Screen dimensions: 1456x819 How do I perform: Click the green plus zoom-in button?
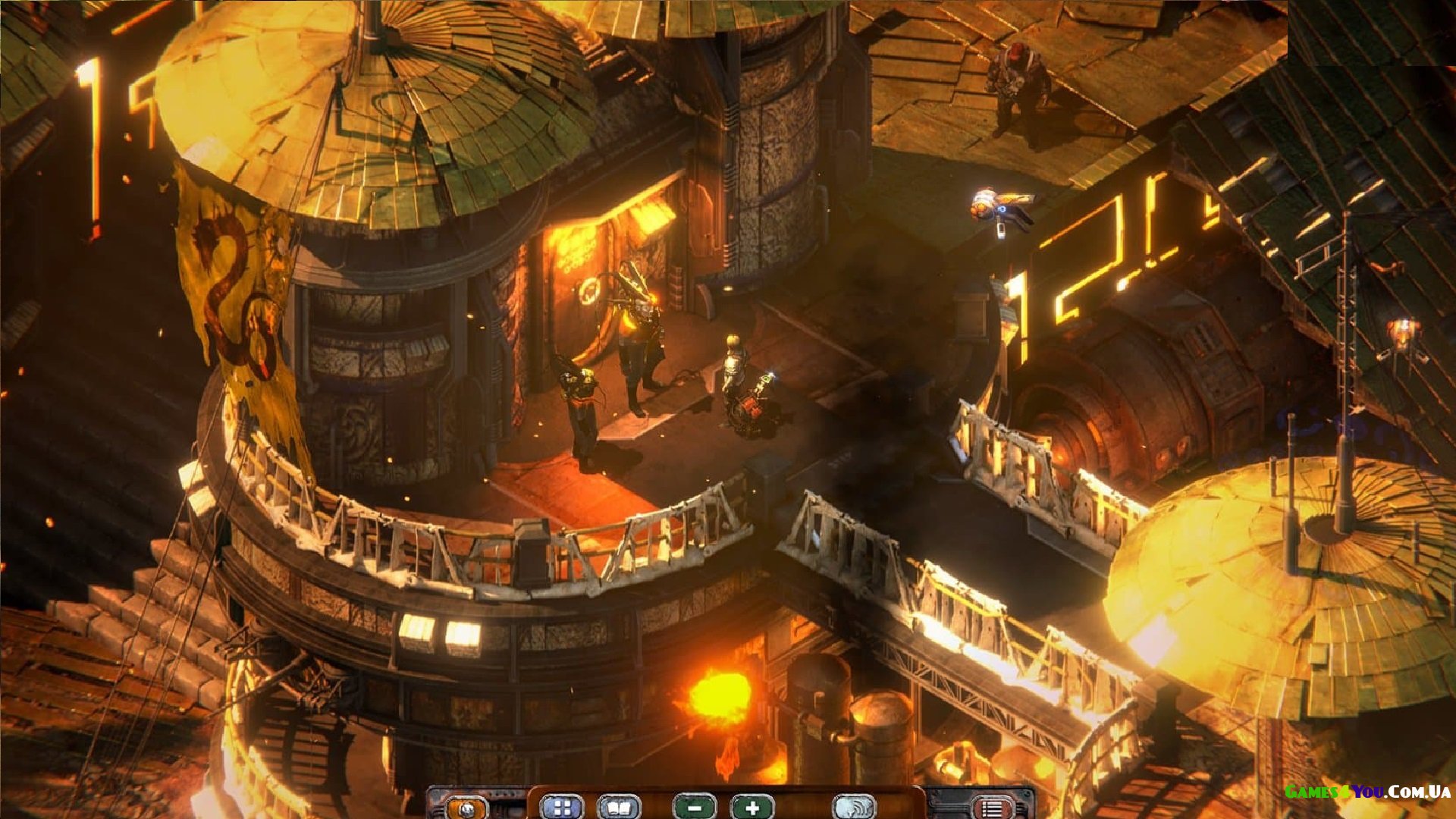[752, 808]
